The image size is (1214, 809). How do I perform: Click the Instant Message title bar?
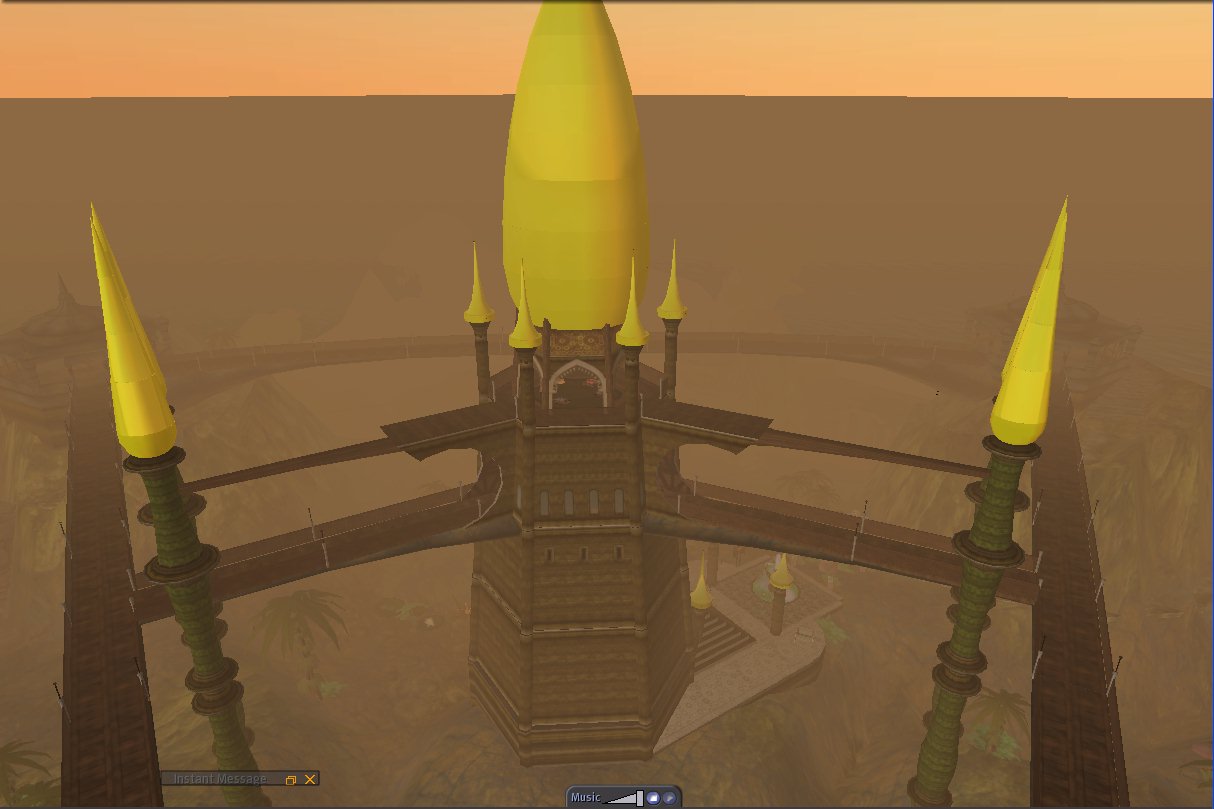coord(220,779)
